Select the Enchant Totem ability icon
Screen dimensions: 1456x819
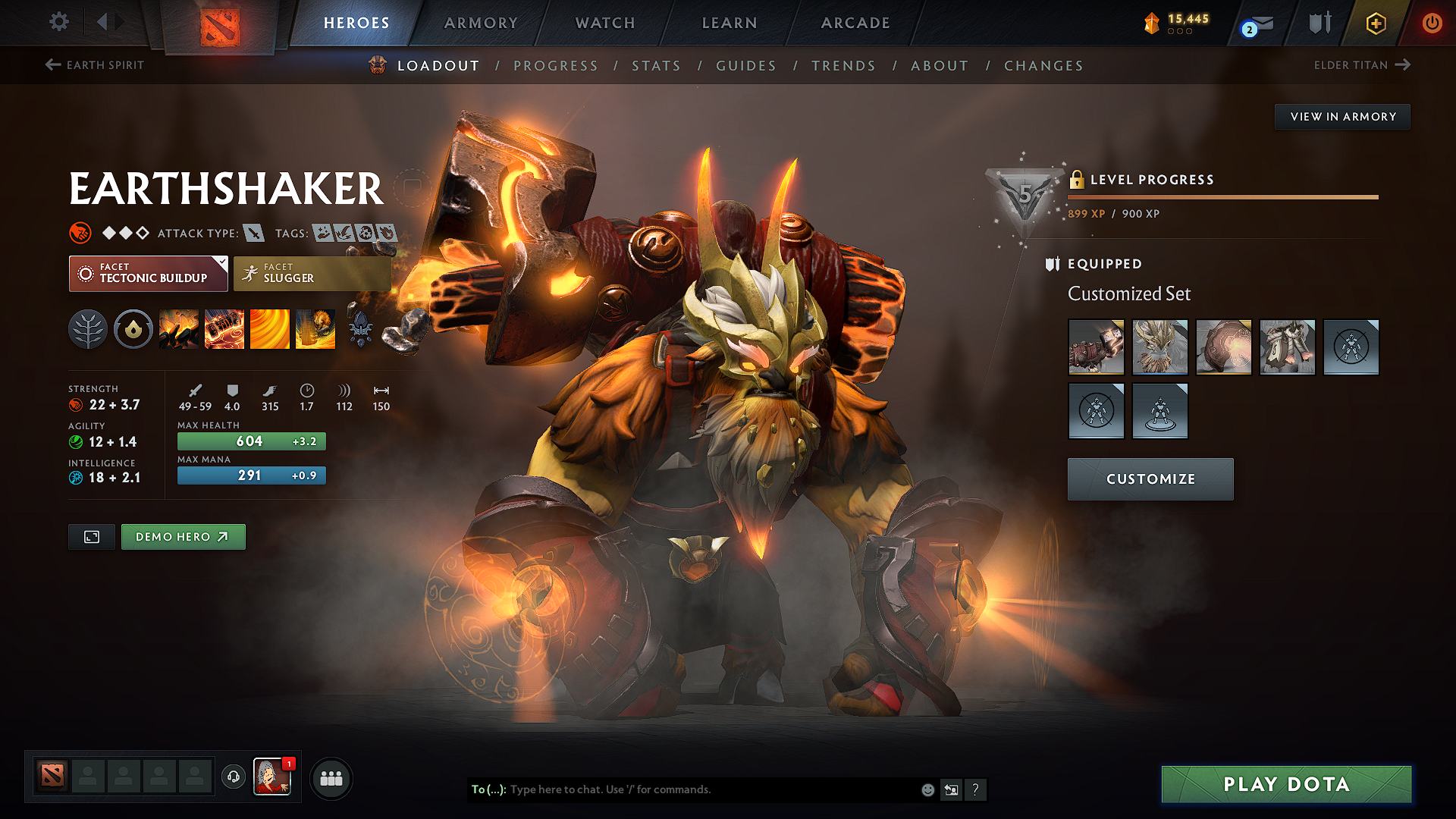[x=224, y=328]
